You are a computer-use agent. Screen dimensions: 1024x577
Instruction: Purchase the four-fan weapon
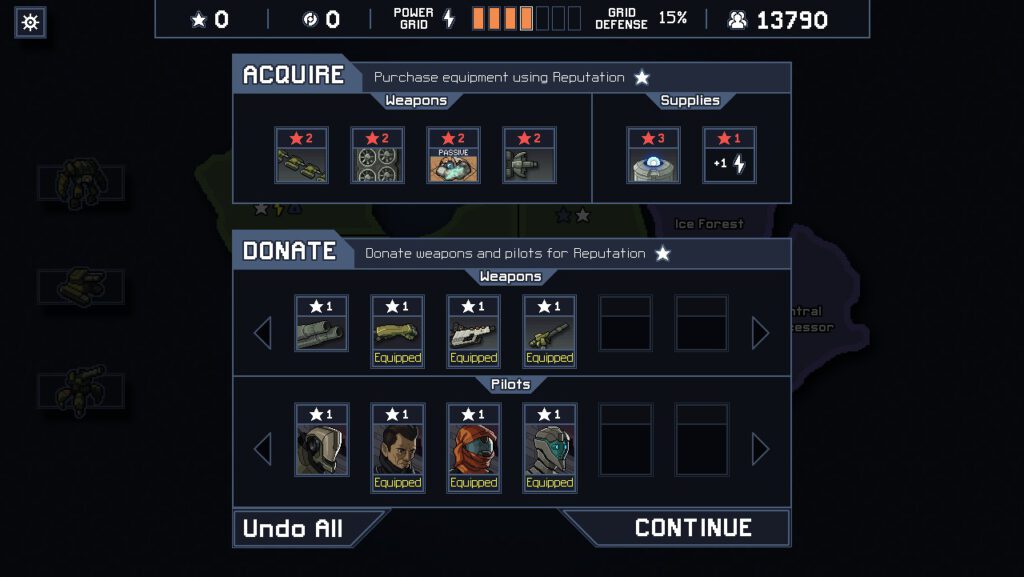377,156
